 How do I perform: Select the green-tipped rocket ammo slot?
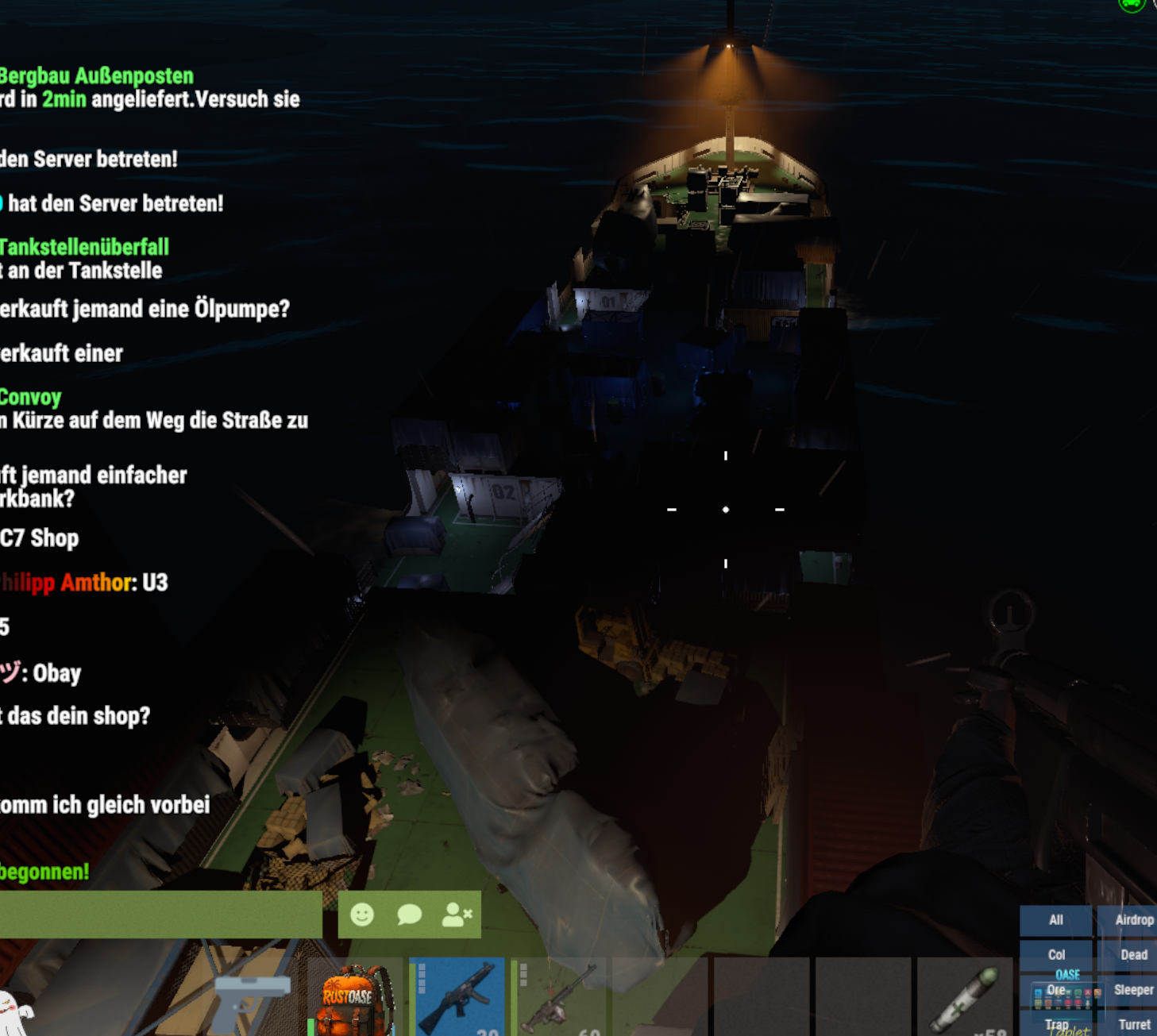coord(966,998)
